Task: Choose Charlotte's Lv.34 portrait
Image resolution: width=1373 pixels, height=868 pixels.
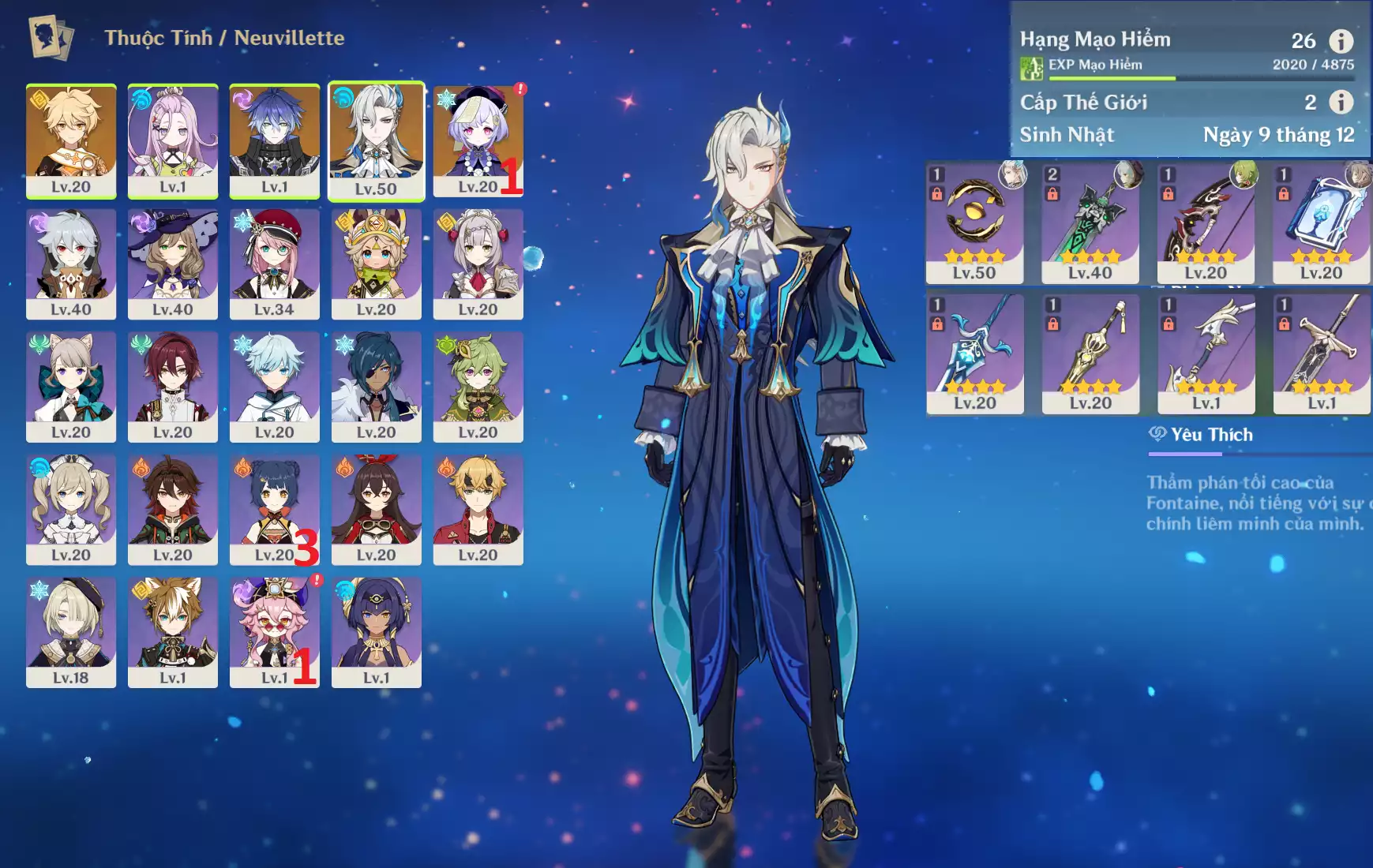Action: click(274, 264)
